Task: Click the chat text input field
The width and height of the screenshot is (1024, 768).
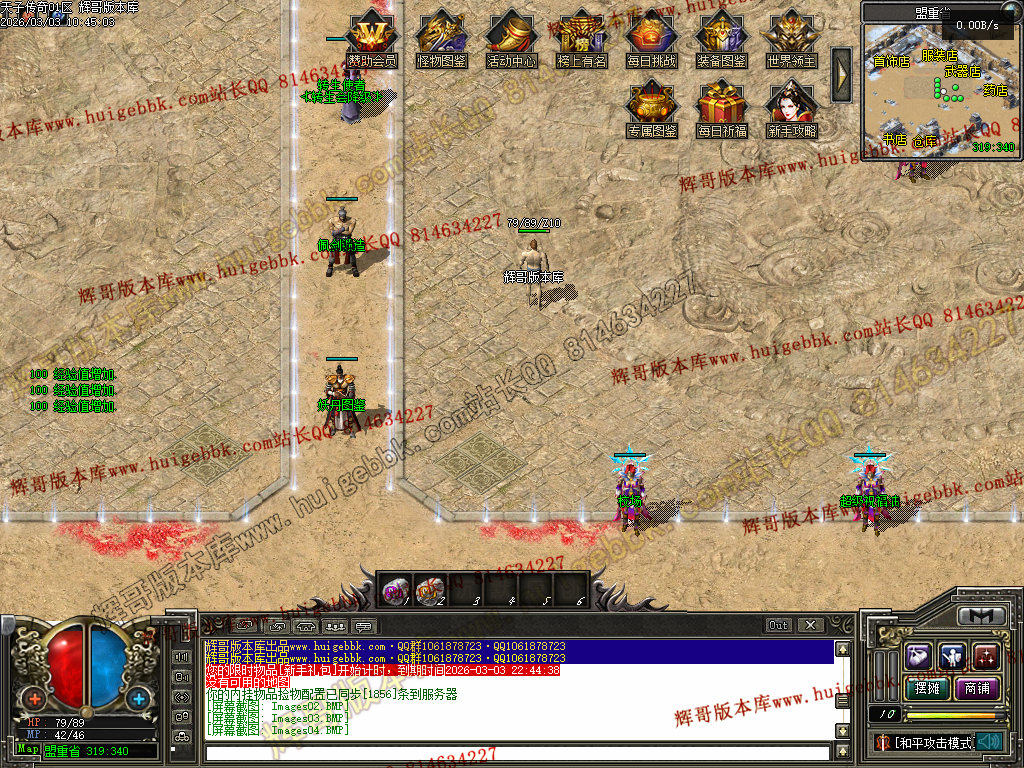Action: (x=517, y=752)
